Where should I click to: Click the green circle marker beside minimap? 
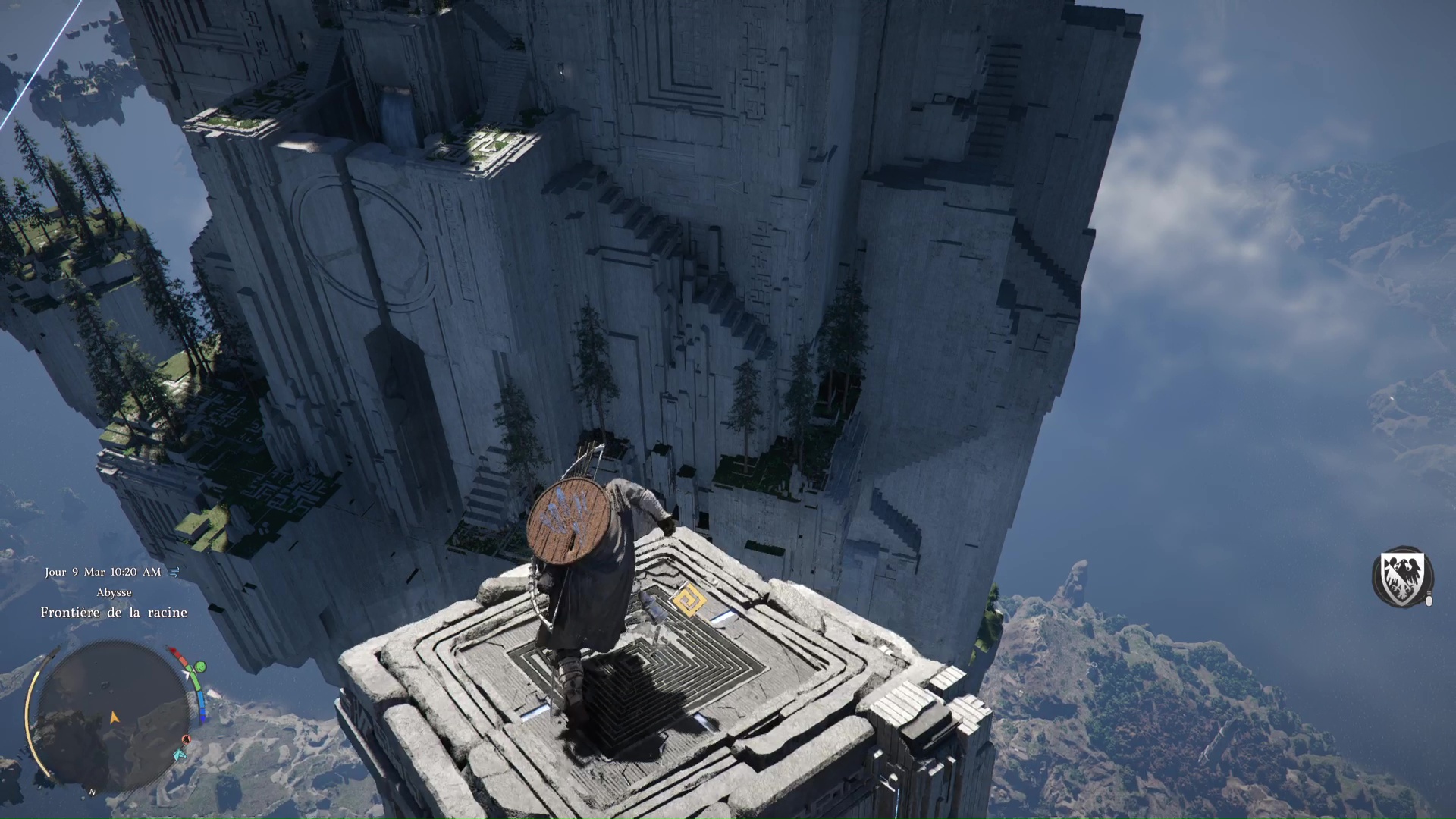tap(200, 667)
